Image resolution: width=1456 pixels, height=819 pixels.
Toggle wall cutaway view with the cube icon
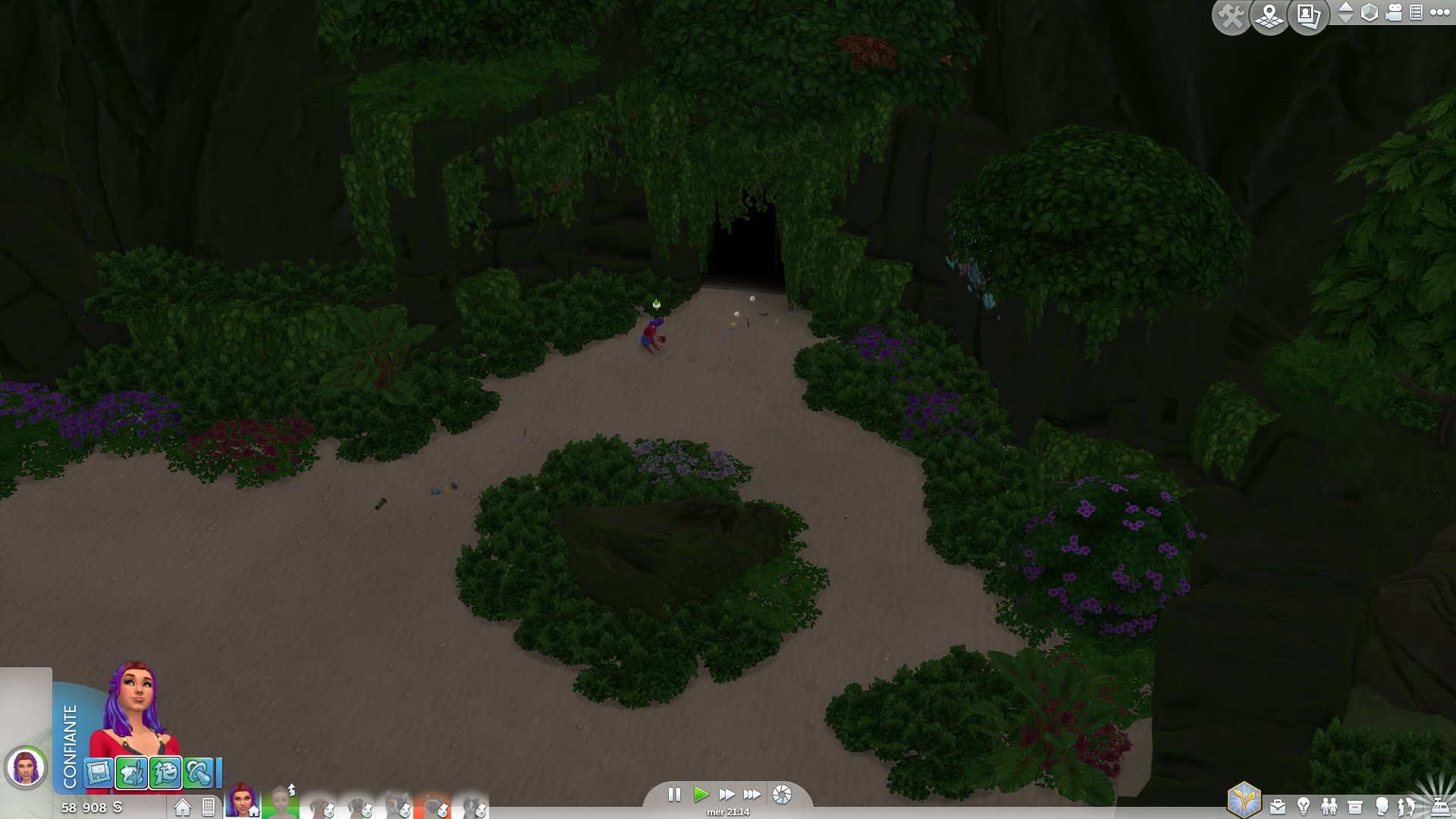1369,14
